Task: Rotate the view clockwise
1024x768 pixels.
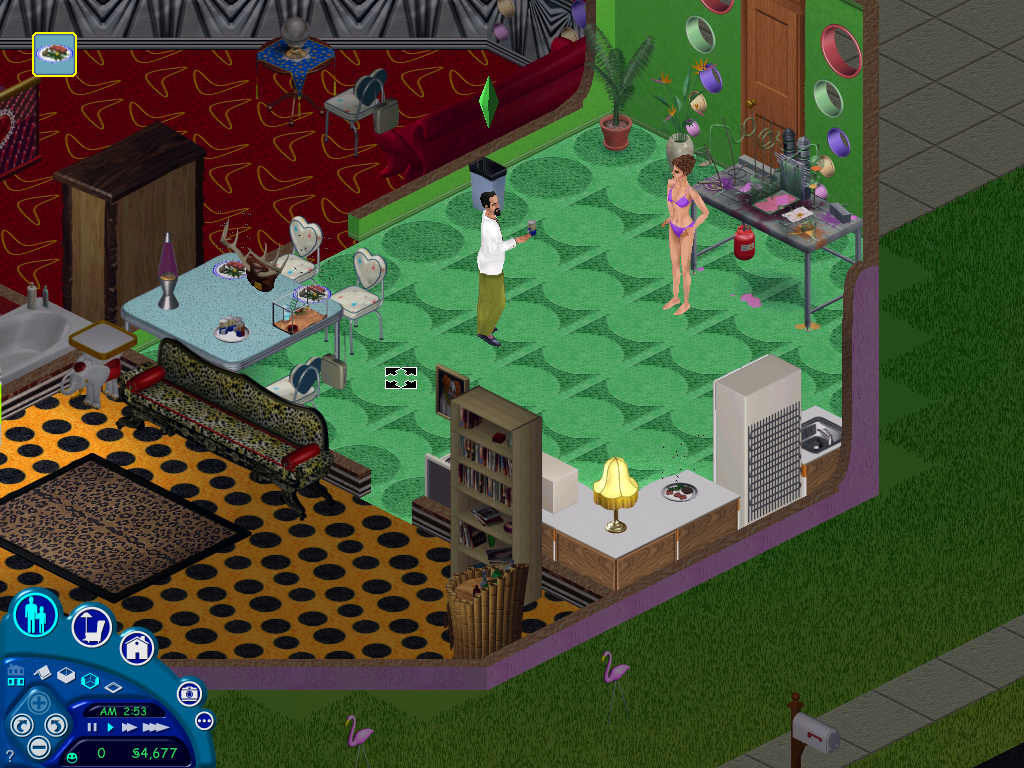Action: (56, 725)
